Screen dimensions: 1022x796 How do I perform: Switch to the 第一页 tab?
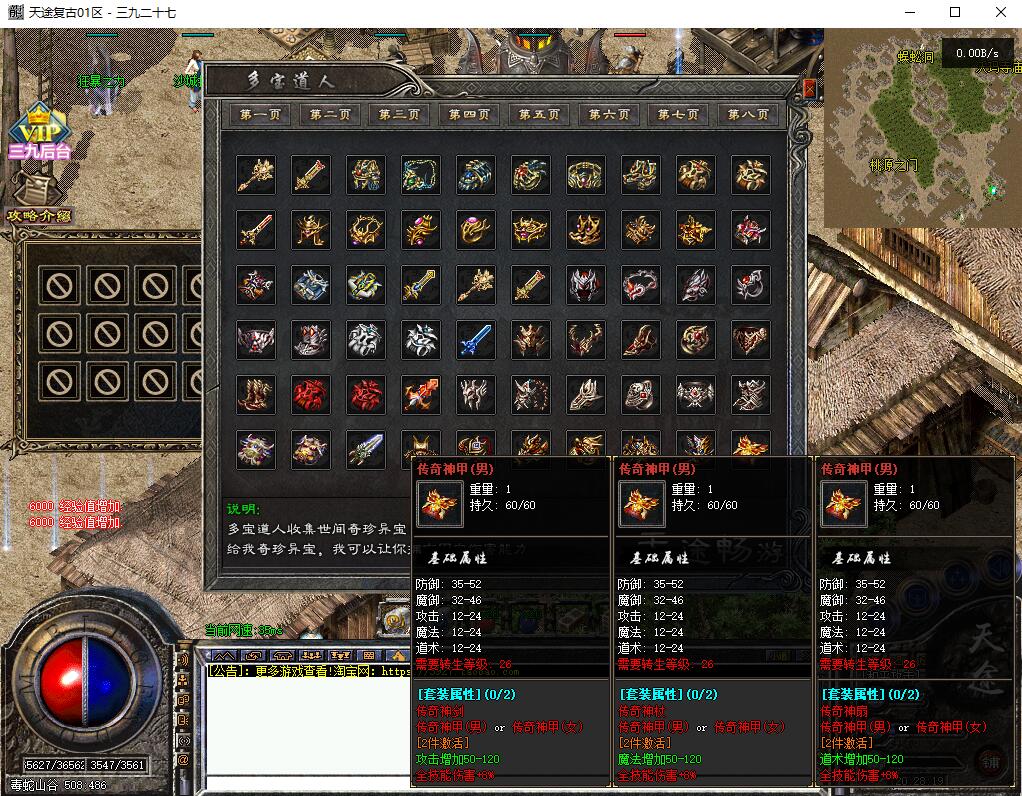click(x=260, y=115)
